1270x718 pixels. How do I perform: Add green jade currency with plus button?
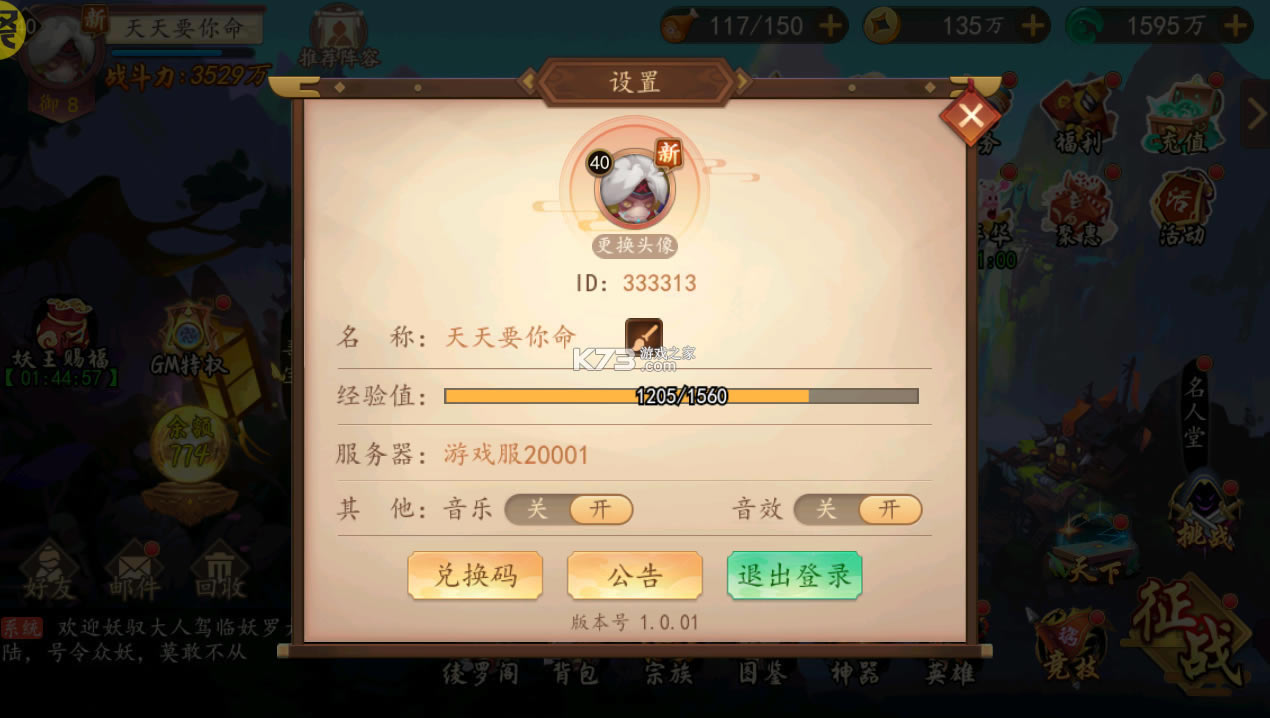[x=1236, y=26]
